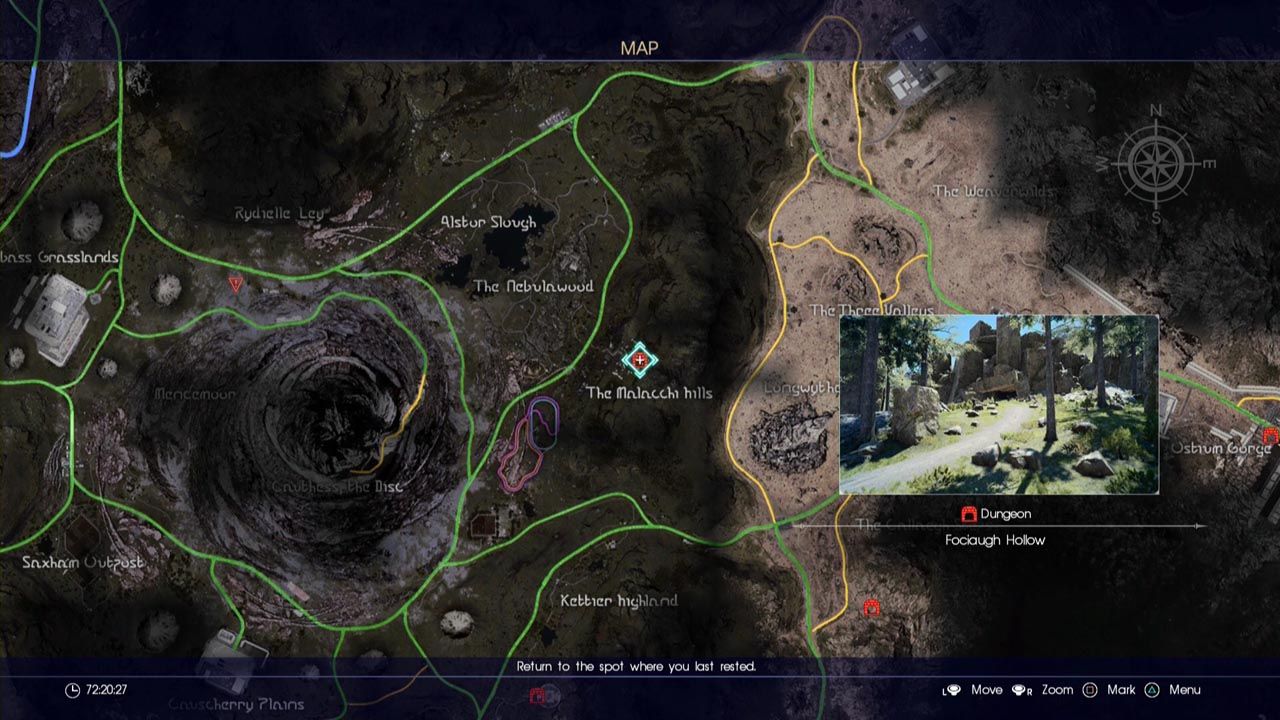This screenshot has width=1280, height=720.
Task: Select the Fociaugh Hollow name link
Action: 995,539
